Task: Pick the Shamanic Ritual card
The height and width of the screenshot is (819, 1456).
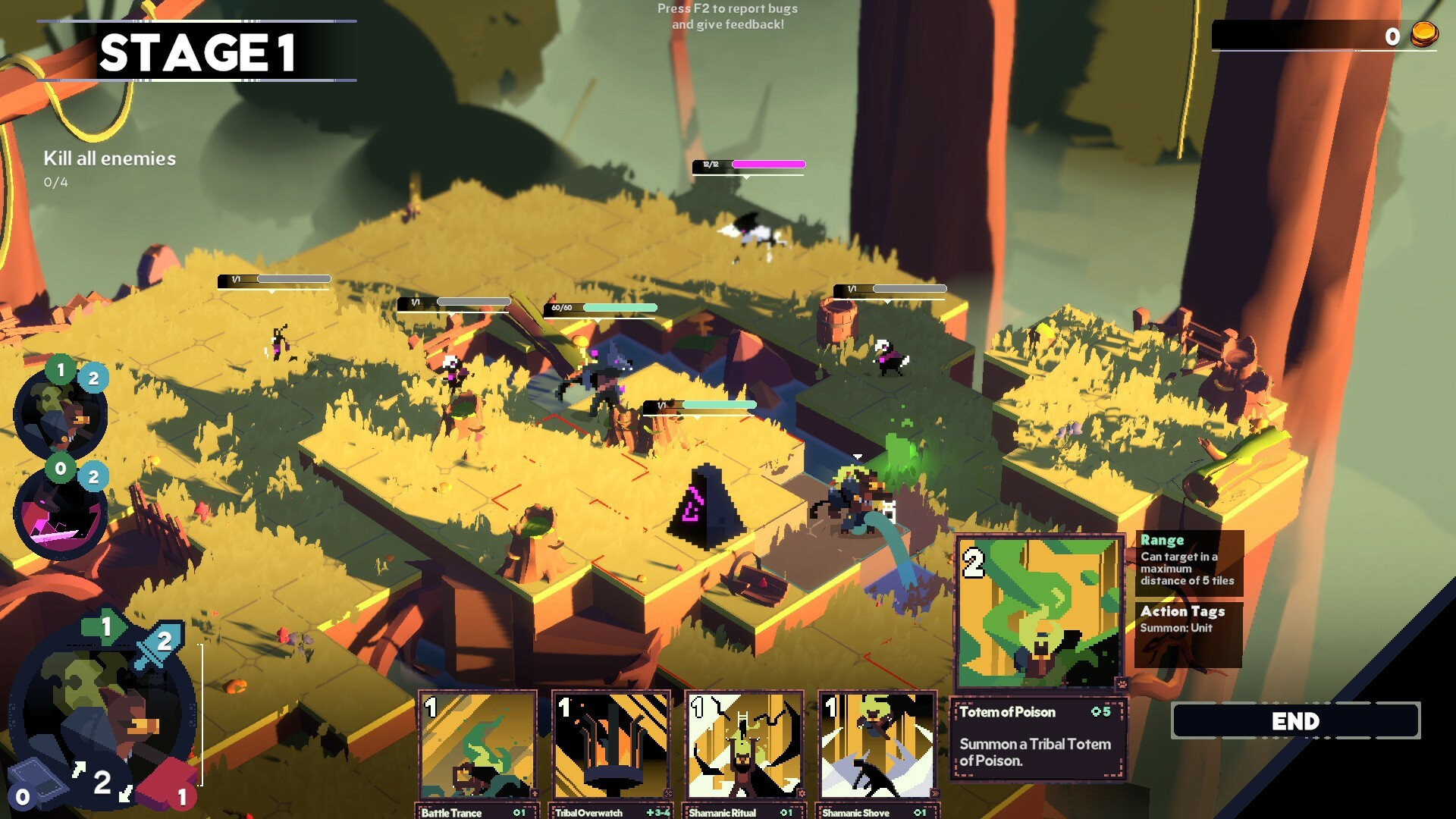Action: (744, 746)
